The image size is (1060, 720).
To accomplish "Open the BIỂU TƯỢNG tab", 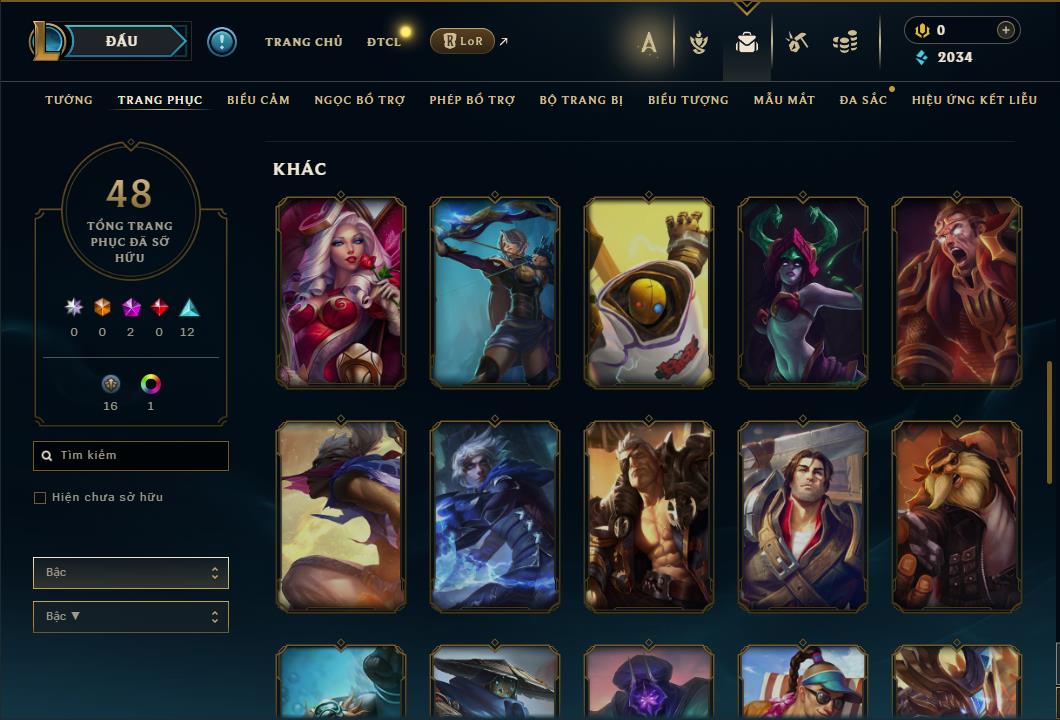I will tap(688, 100).
